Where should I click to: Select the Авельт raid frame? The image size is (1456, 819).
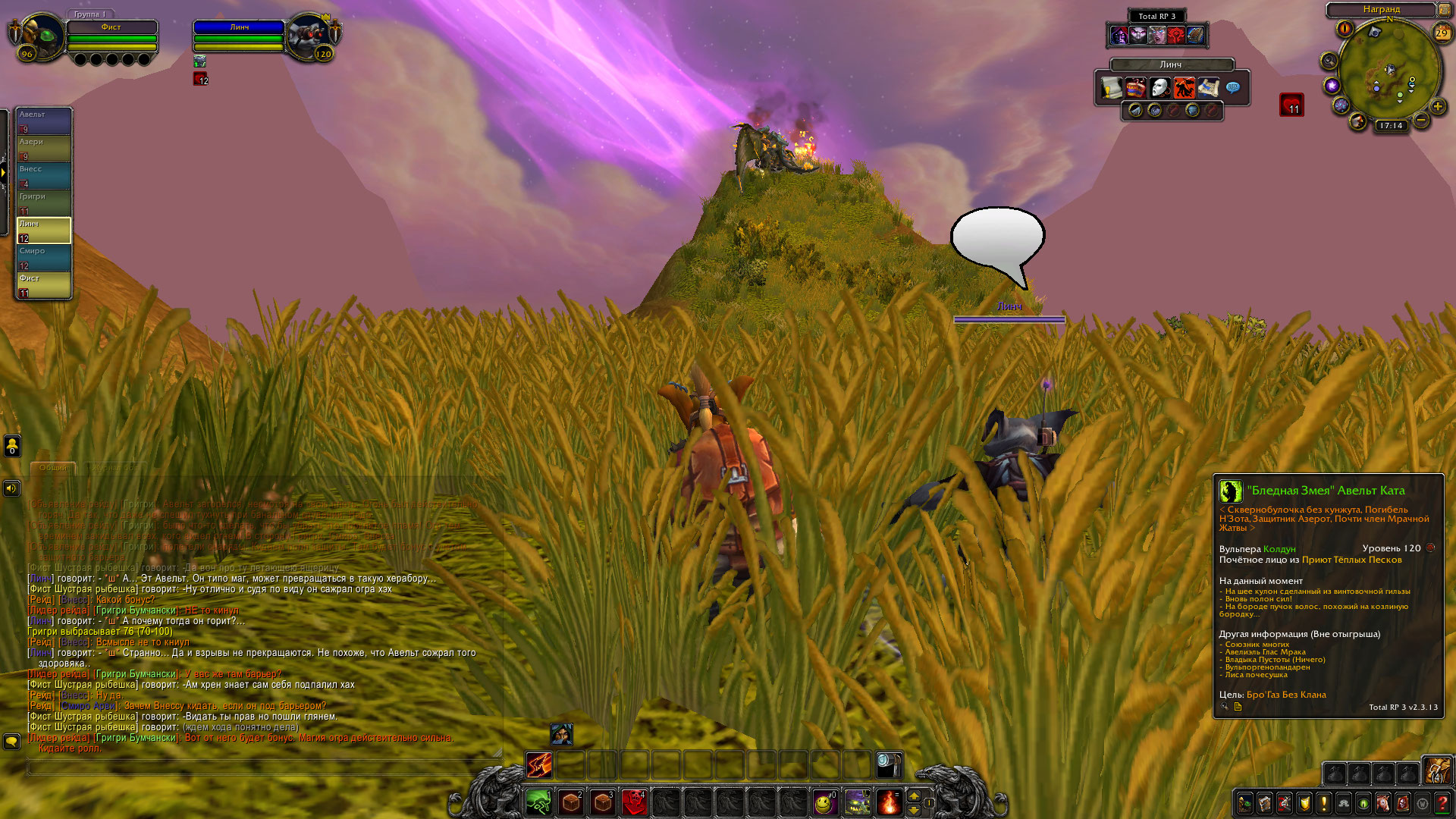pyautogui.click(x=44, y=121)
